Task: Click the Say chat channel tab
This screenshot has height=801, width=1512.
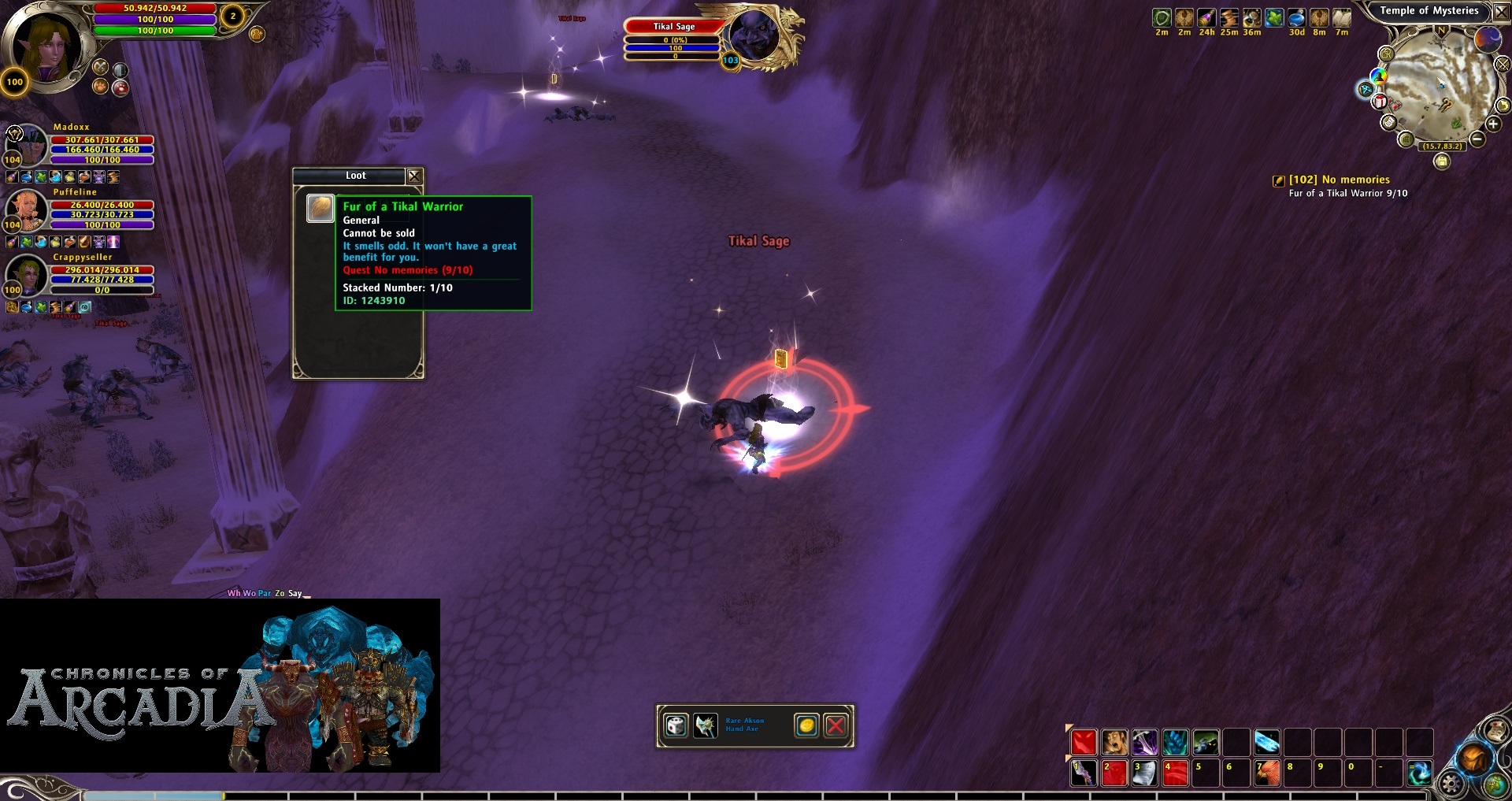Action: pyautogui.click(x=295, y=593)
